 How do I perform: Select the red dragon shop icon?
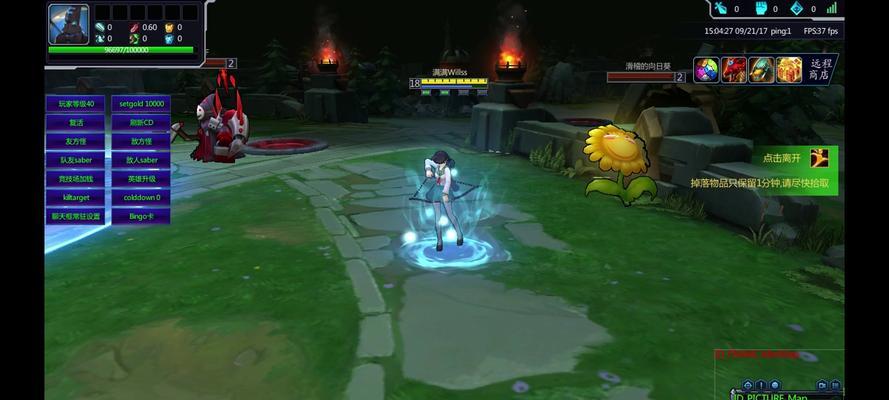[x=734, y=70]
